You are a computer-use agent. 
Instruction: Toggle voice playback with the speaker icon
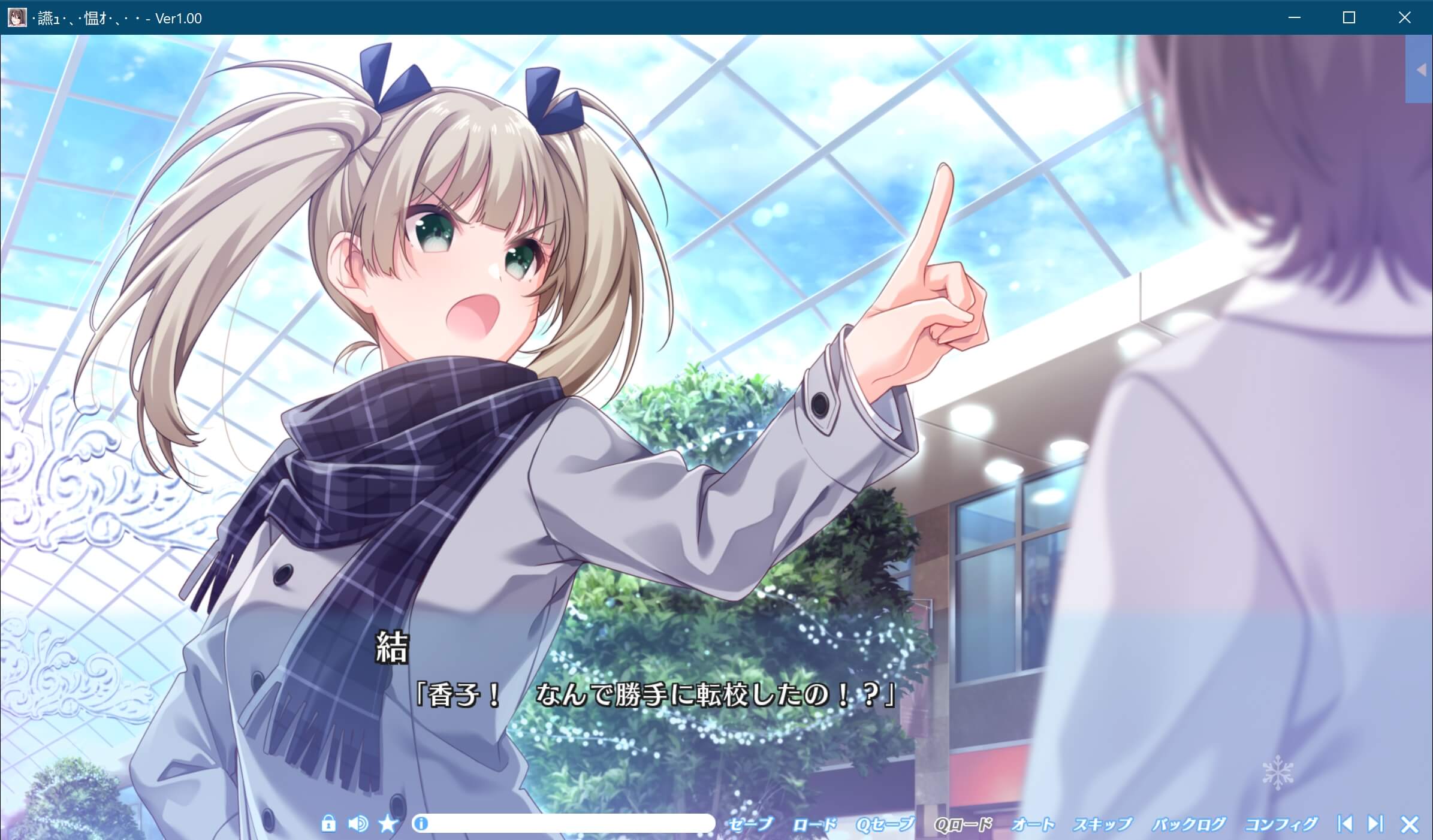[358, 824]
